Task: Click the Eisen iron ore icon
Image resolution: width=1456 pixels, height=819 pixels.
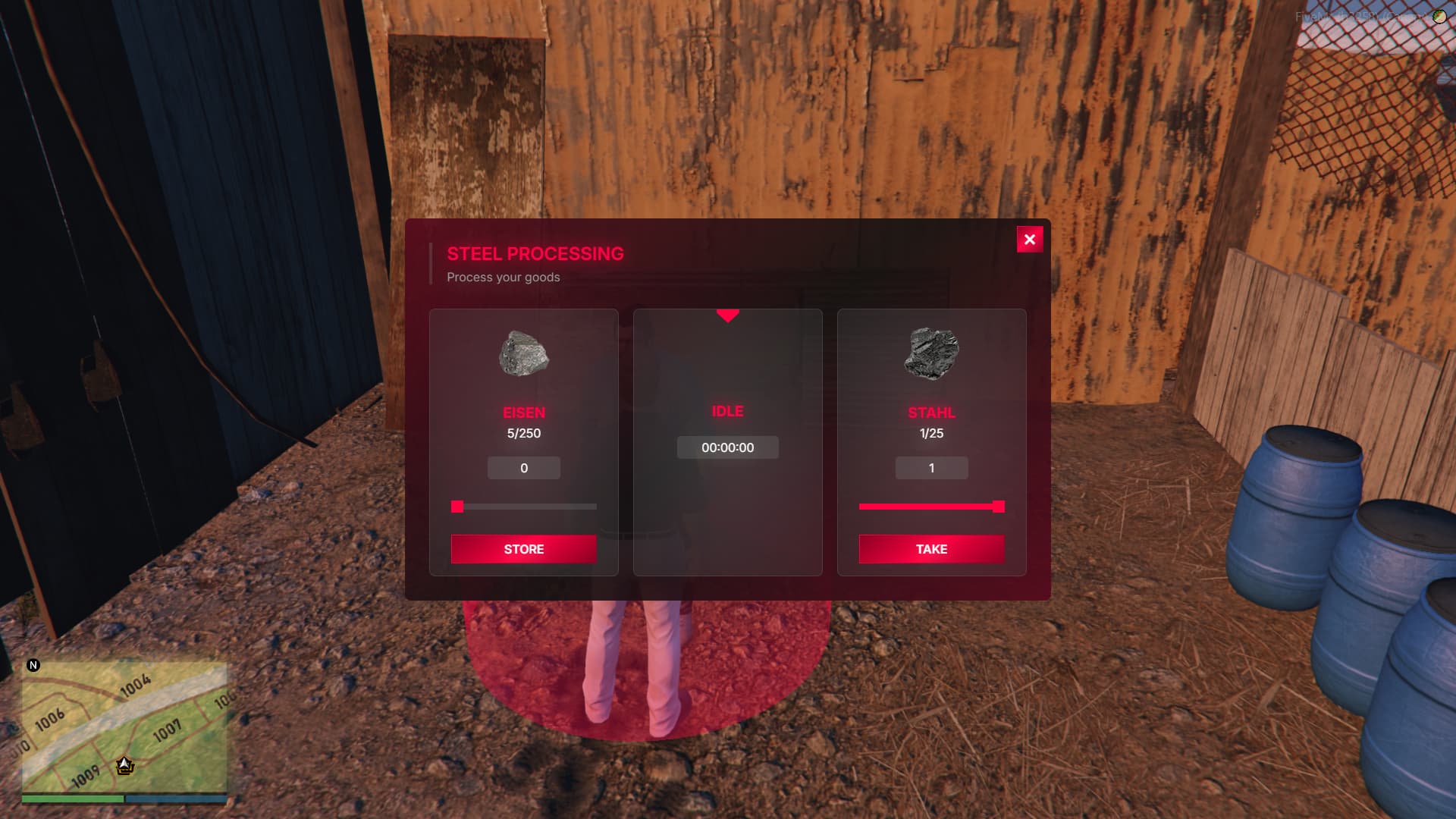Action: pos(523,353)
